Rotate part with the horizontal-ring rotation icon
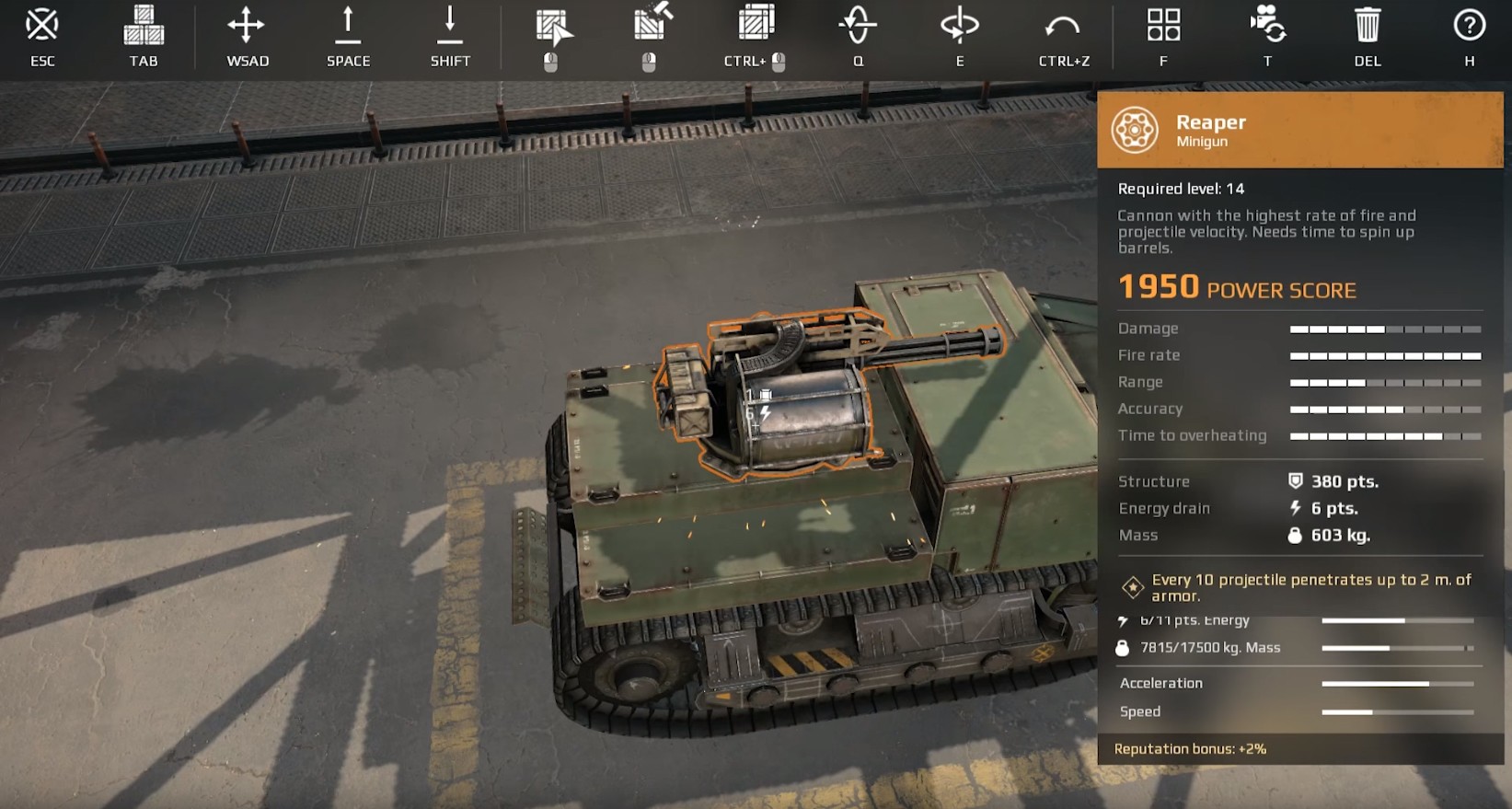Viewport: 1512px width, 809px height. 959,26
